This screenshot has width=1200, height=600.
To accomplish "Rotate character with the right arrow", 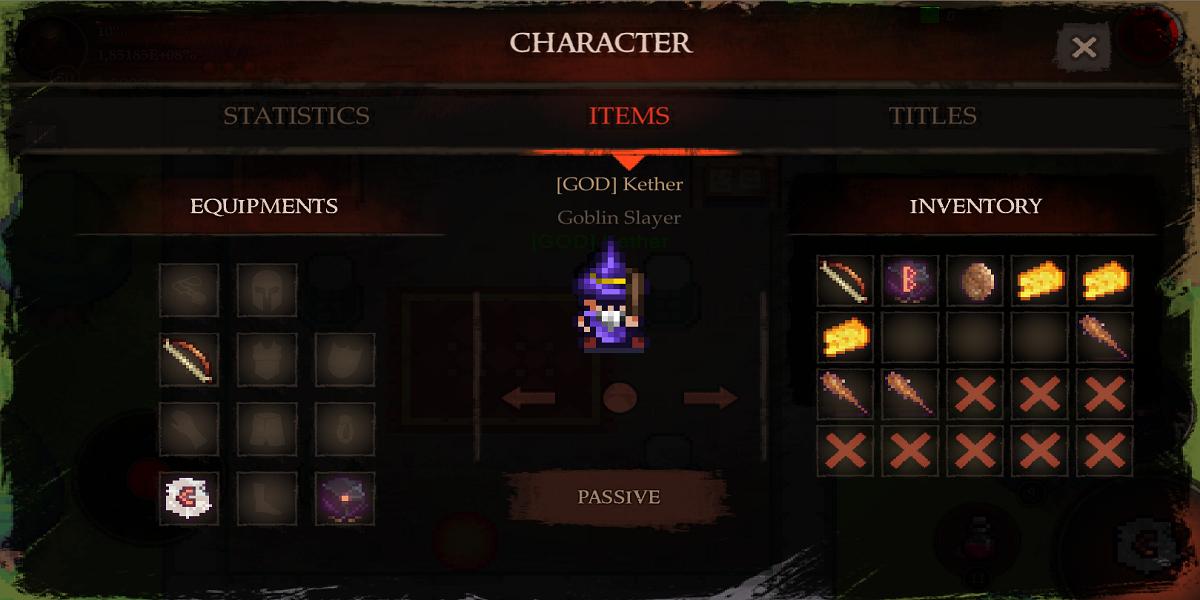I will [710, 398].
